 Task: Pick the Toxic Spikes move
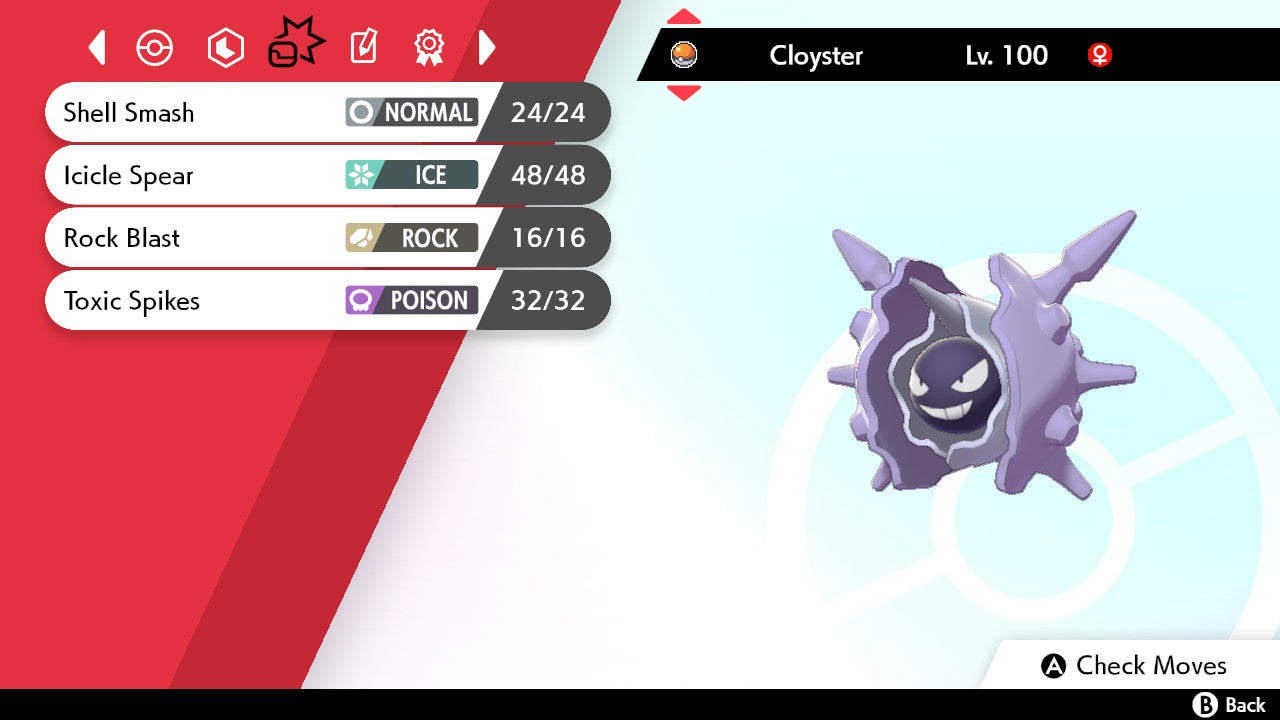tap(326, 300)
